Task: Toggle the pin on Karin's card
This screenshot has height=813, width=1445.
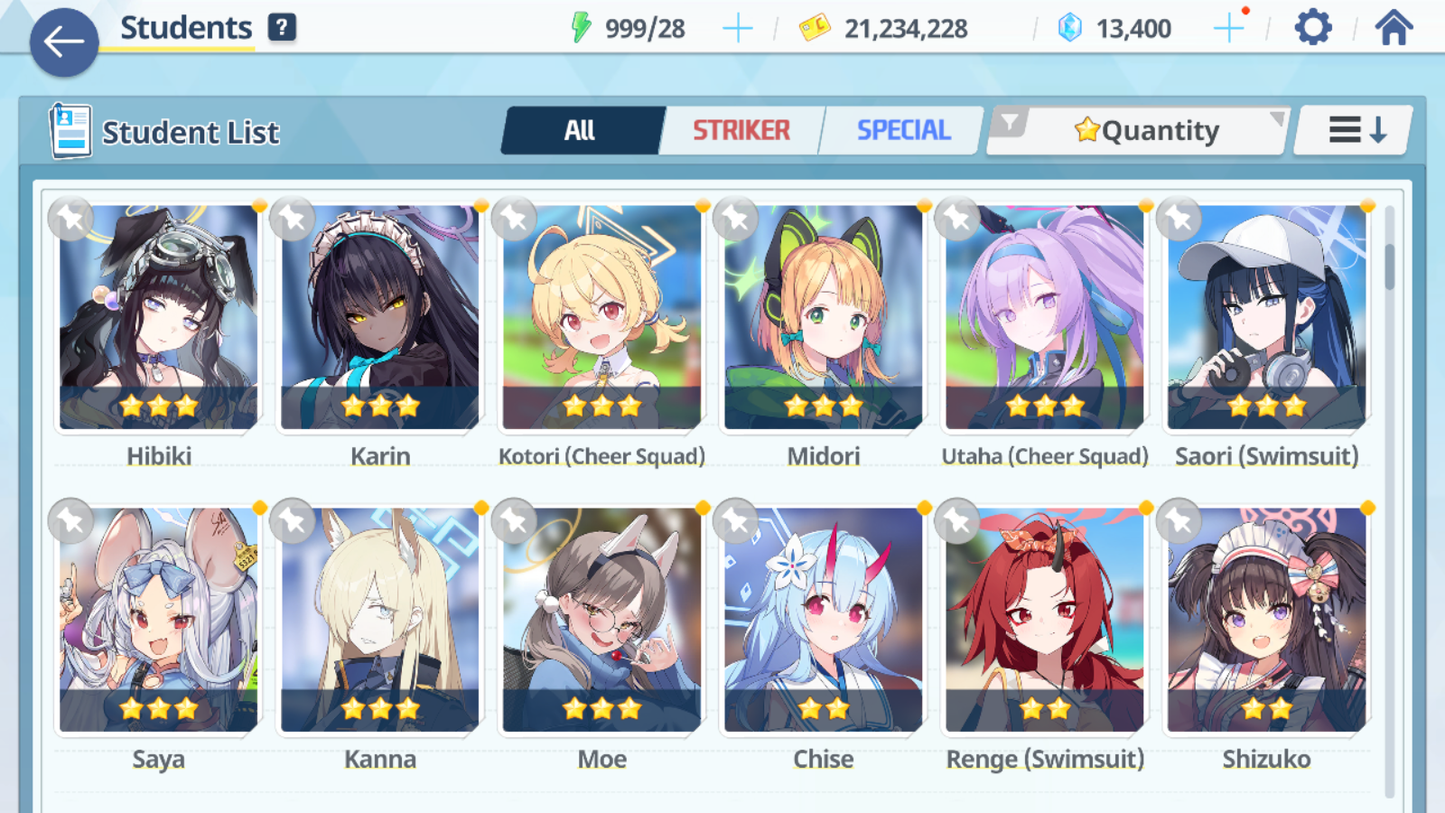Action: click(x=292, y=219)
